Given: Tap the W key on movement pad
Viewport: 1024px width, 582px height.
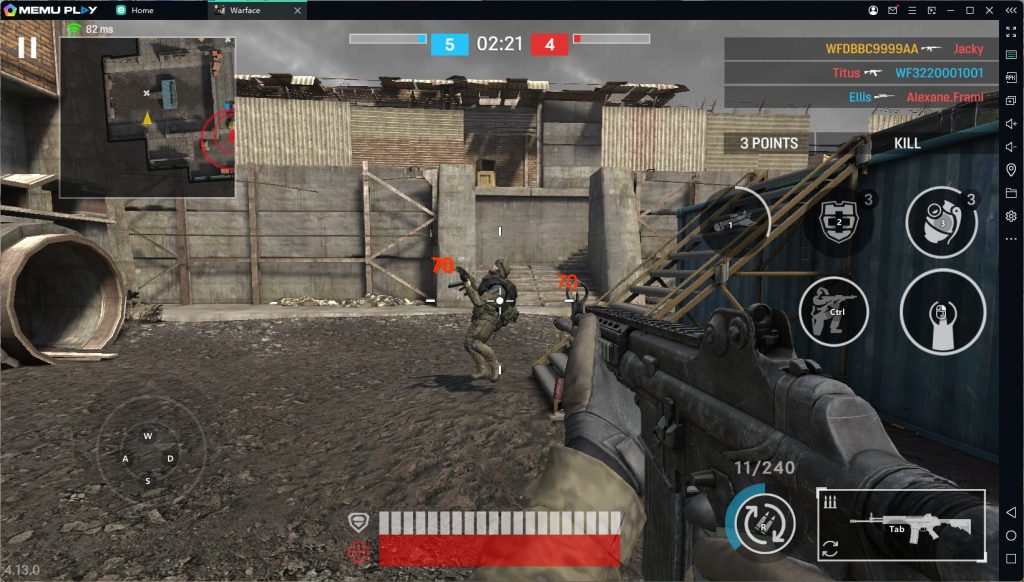Looking at the screenshot, I should pyautogui.click(x=148, y=436).
